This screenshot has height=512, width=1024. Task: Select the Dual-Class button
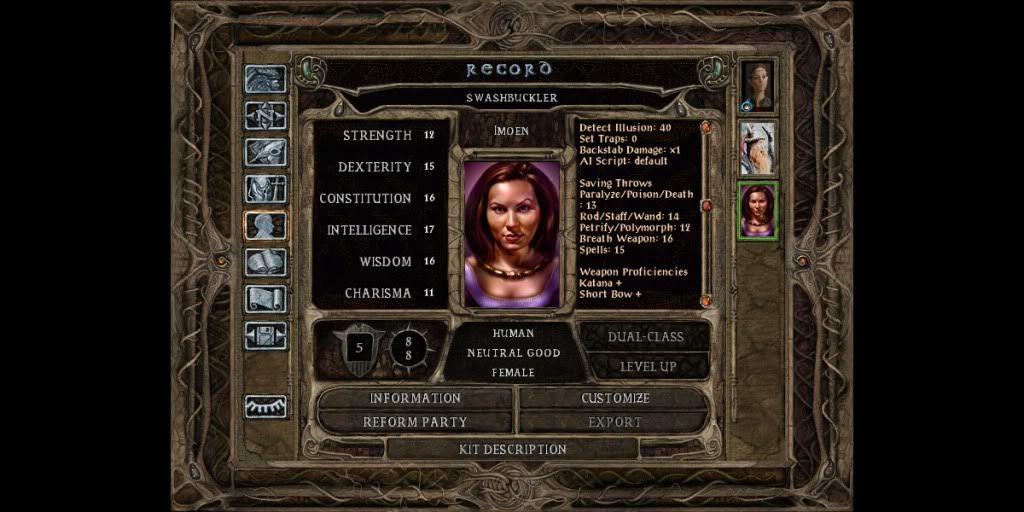tap(647, 337)
